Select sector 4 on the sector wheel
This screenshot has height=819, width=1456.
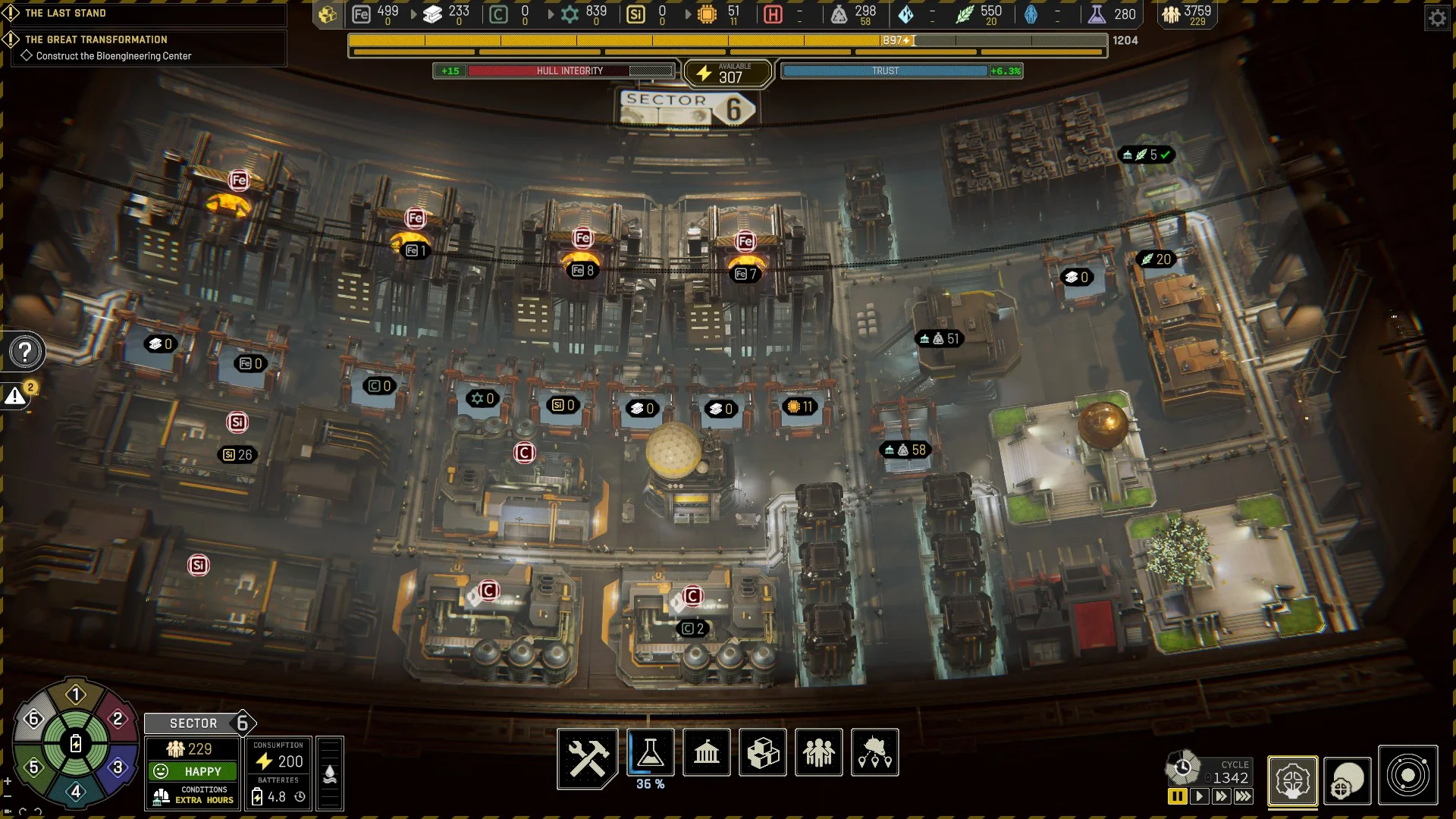76,792
